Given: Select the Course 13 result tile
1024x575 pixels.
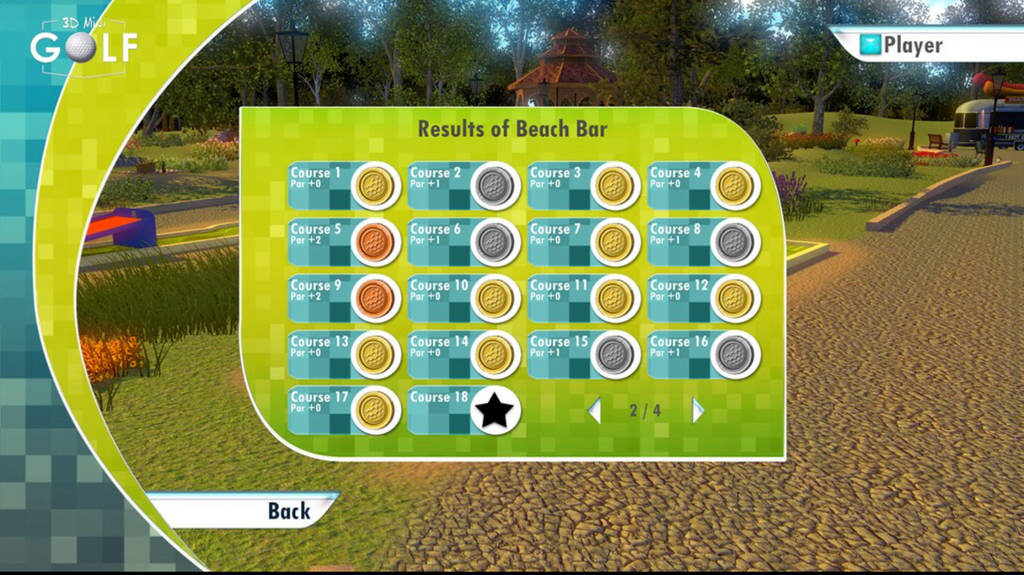Looking at the screenshot, I should click(x=343, y=353).
